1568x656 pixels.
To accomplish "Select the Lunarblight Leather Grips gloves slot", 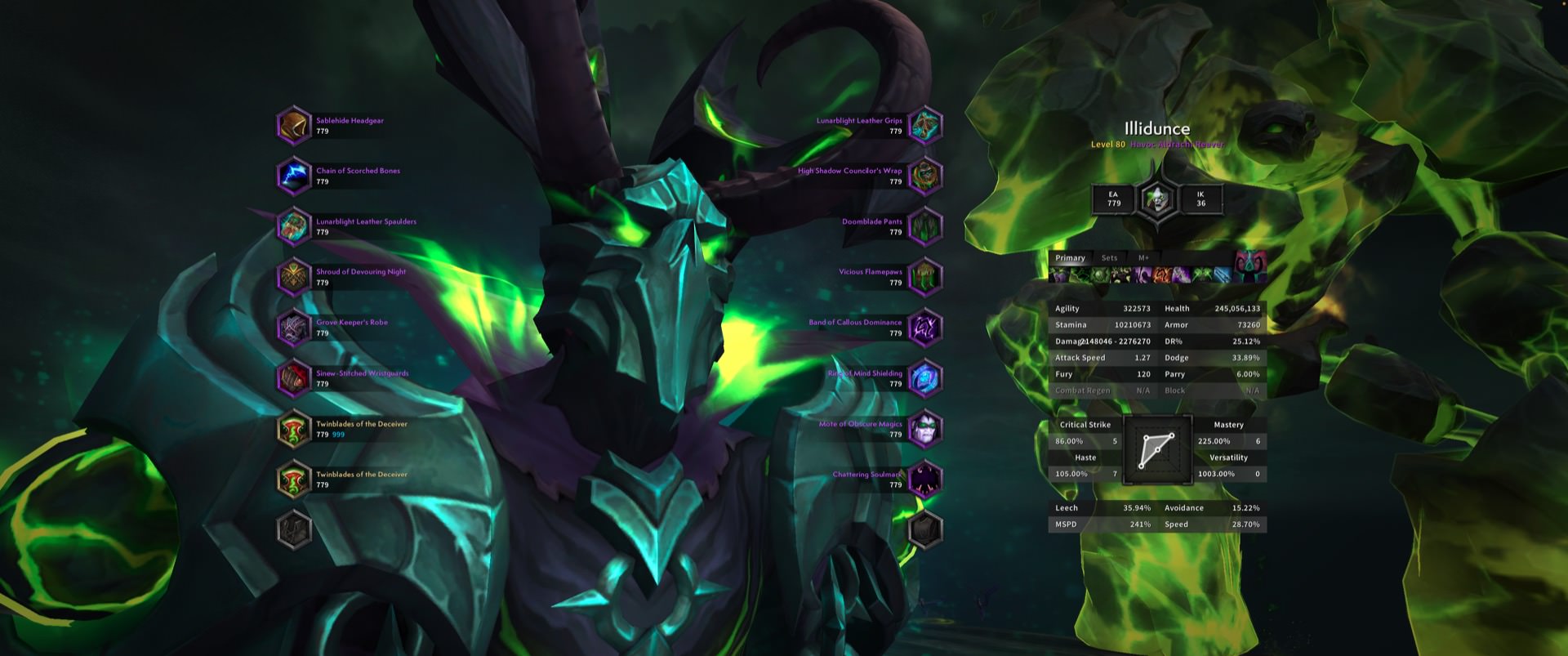I will coord(925,126).
